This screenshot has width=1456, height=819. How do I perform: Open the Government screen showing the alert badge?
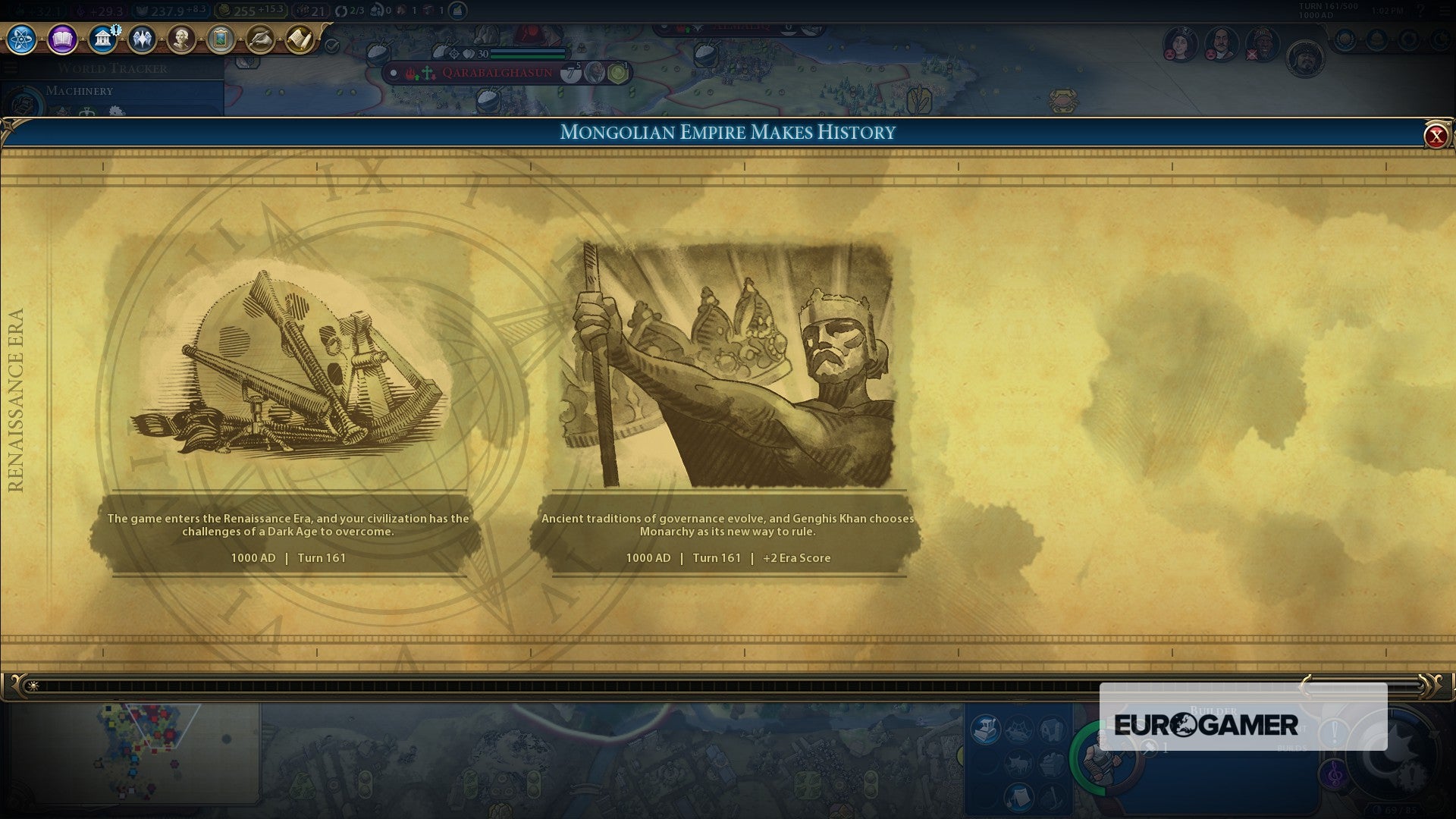coord(102,38)
